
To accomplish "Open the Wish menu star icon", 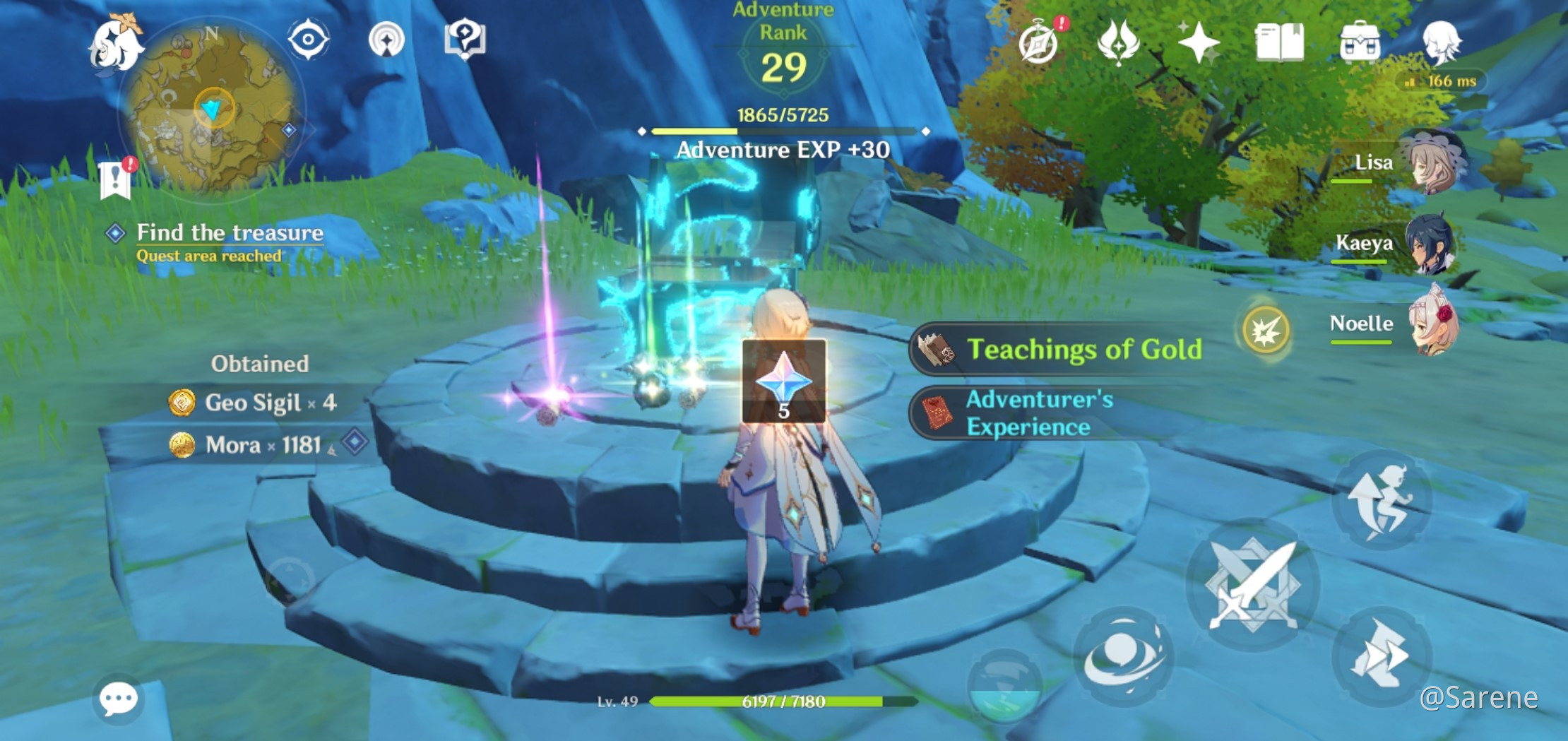I will coord(1199,42).
